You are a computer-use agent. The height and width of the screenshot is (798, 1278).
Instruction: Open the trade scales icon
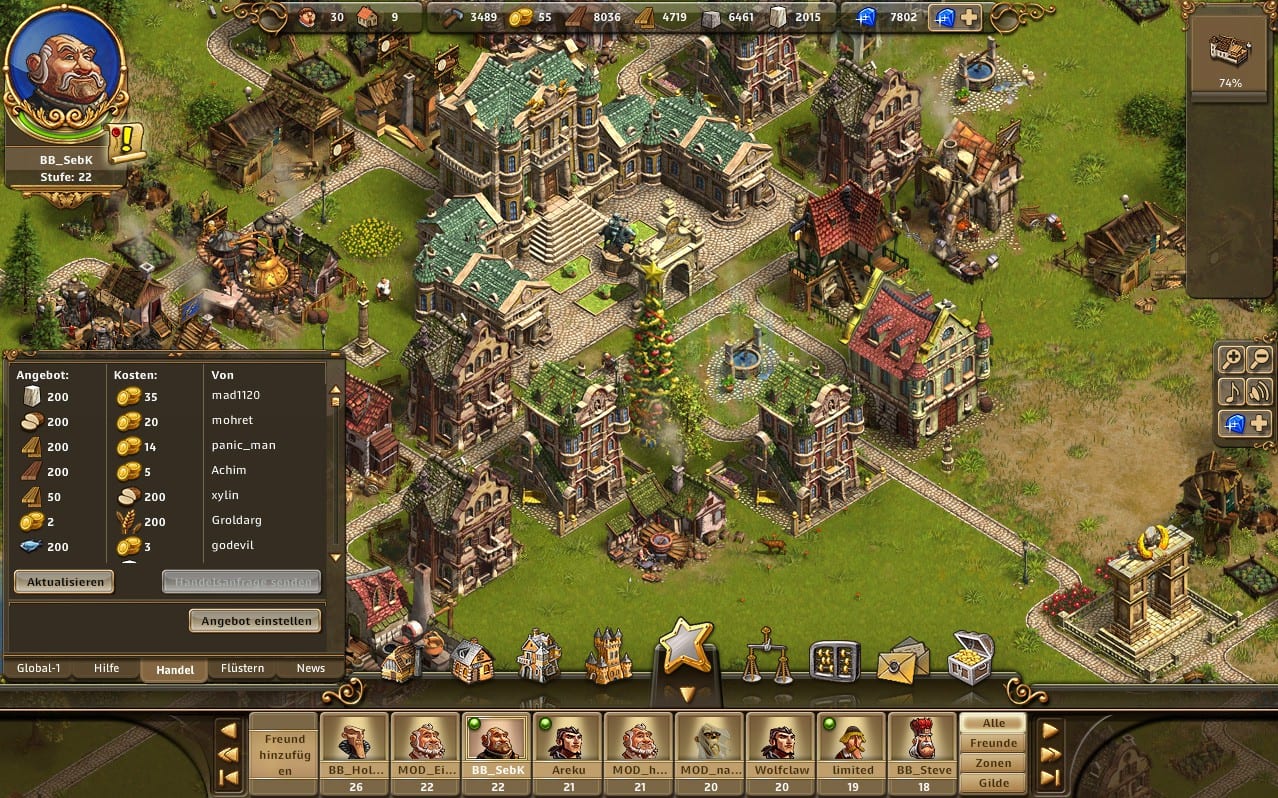point(767,657)
